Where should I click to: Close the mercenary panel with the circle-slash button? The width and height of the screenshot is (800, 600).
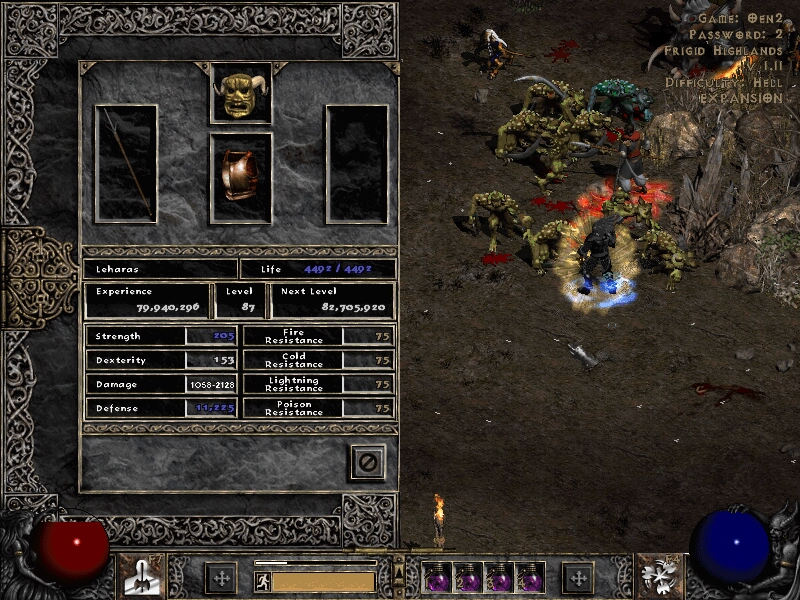(x=367, y=462)
